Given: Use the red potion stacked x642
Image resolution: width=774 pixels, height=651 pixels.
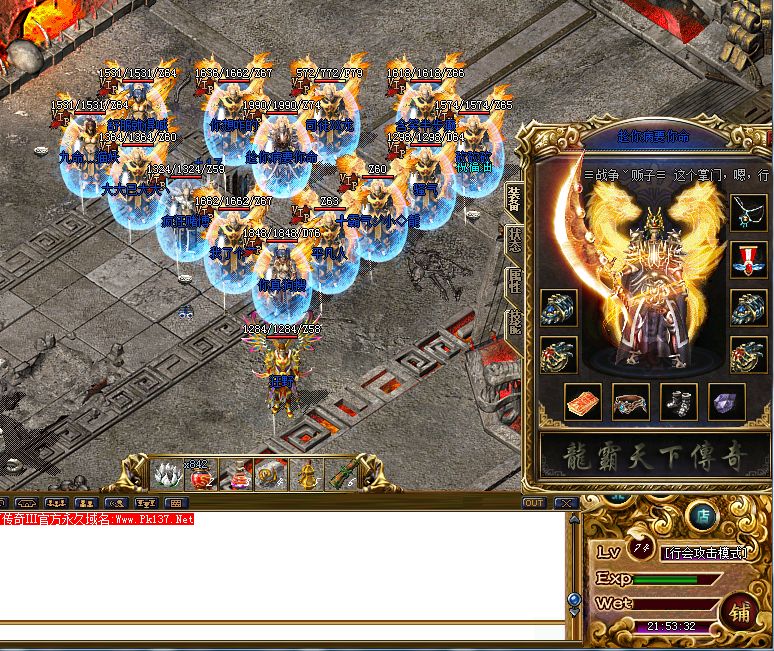Looking at the screenshot, I should [200, 475].
